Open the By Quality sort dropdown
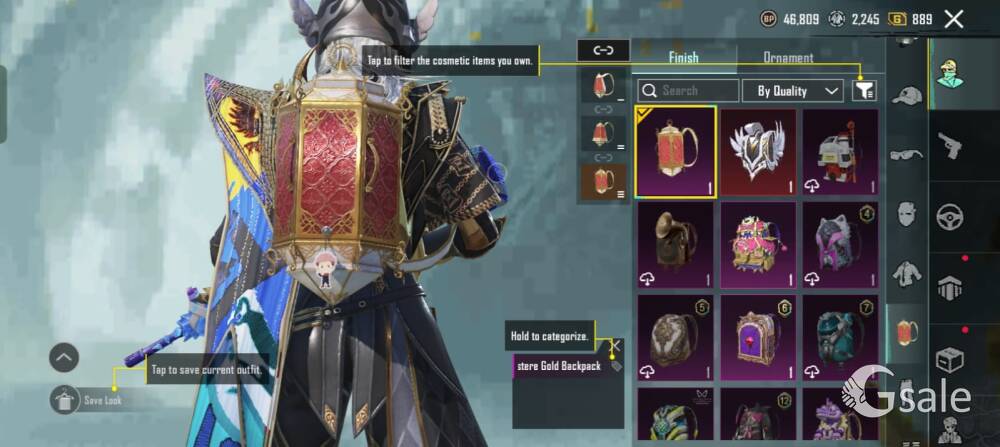1000x447 pixels. 795,91
